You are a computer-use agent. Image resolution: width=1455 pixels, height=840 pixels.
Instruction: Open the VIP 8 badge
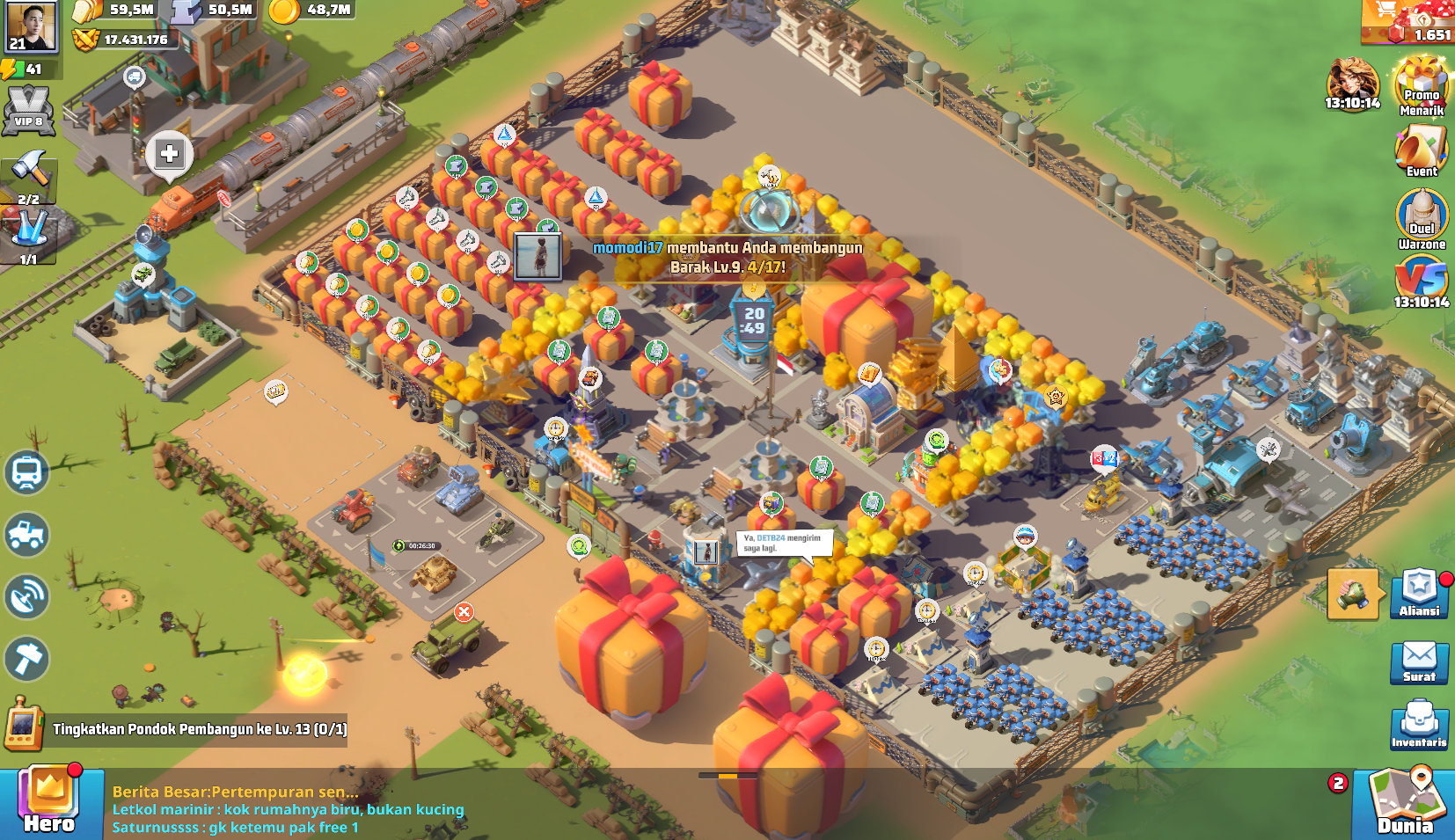(x=28, y=111)
